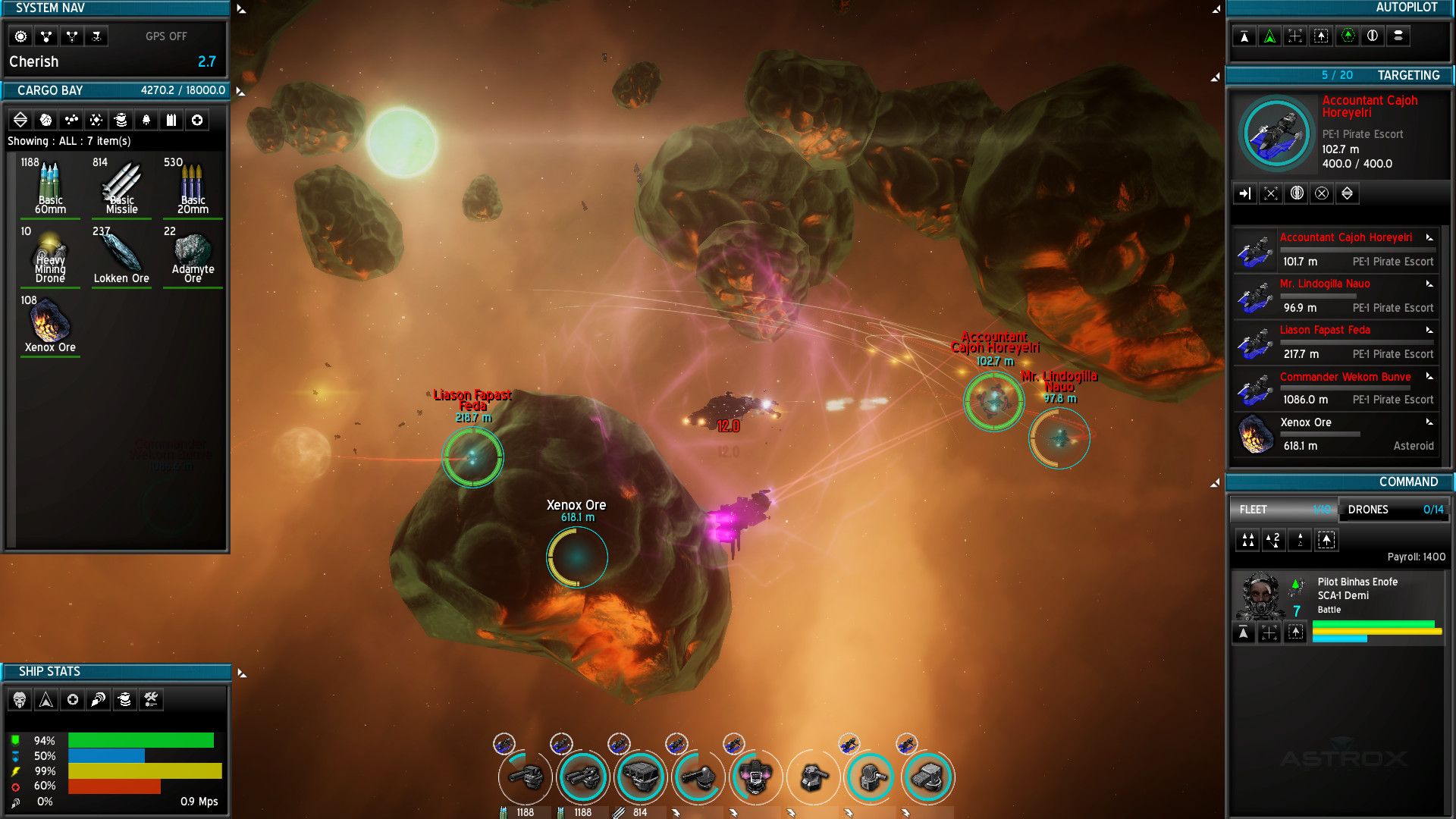Collapse the Ship Stats panel arrow

241,671
